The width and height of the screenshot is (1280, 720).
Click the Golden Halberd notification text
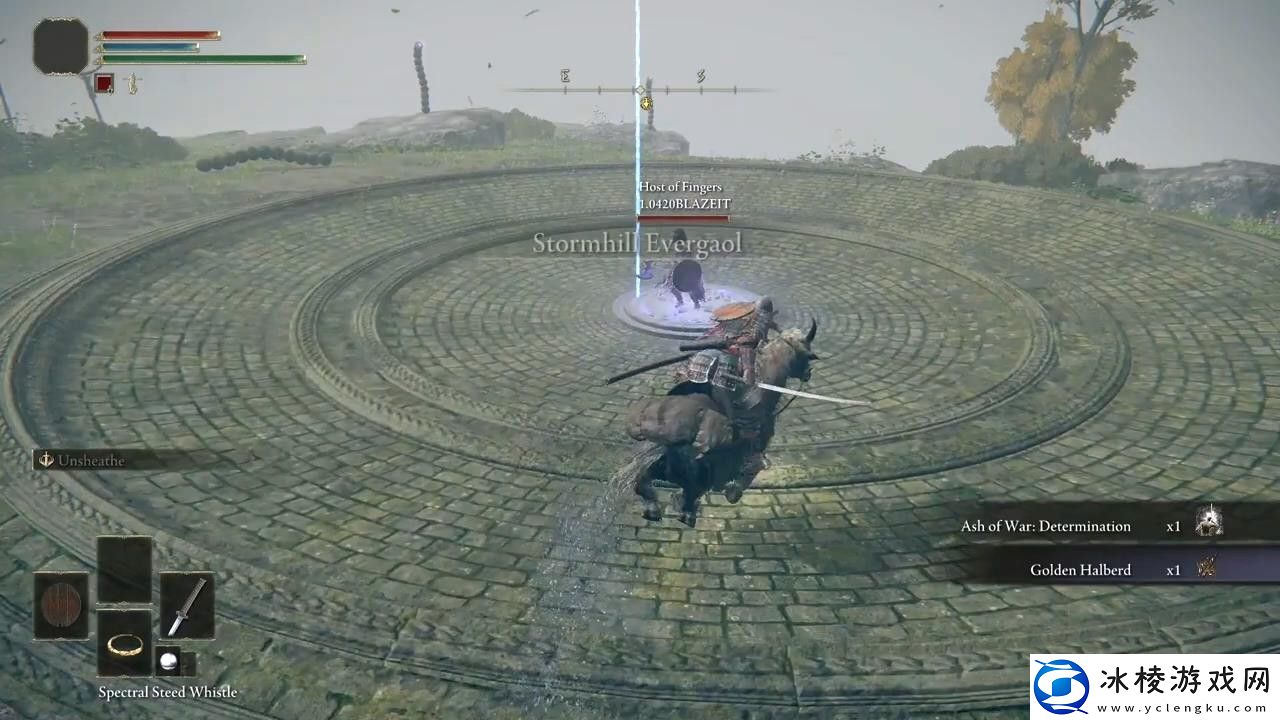pos(1080,569)
